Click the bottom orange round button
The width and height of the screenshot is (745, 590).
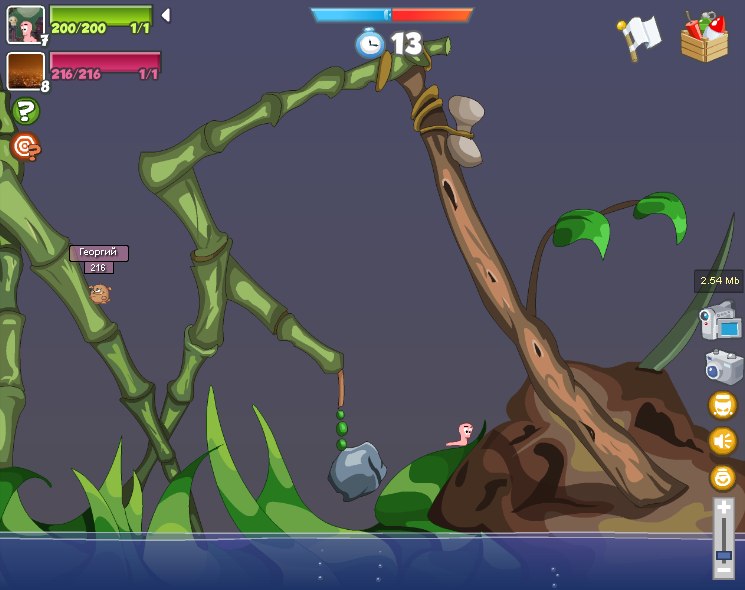722,477
